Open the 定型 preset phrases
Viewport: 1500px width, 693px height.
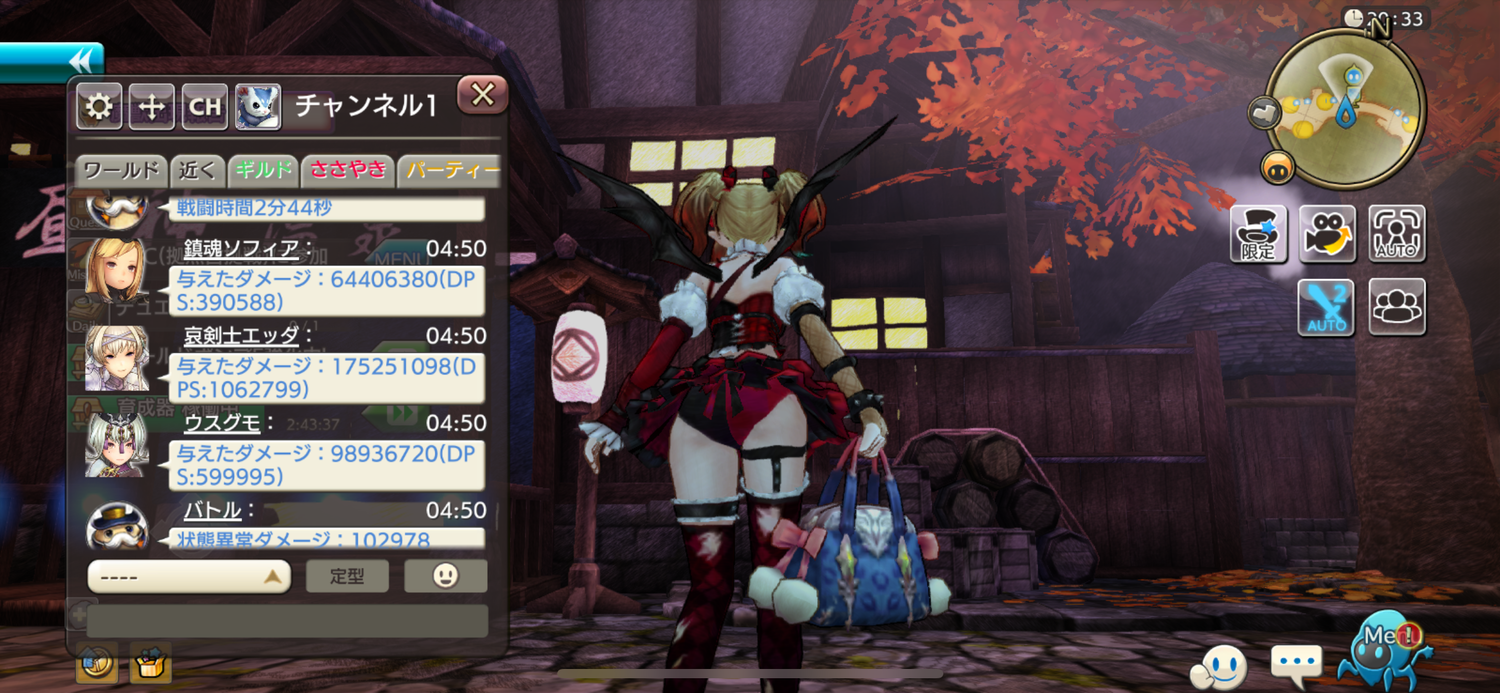347,576
